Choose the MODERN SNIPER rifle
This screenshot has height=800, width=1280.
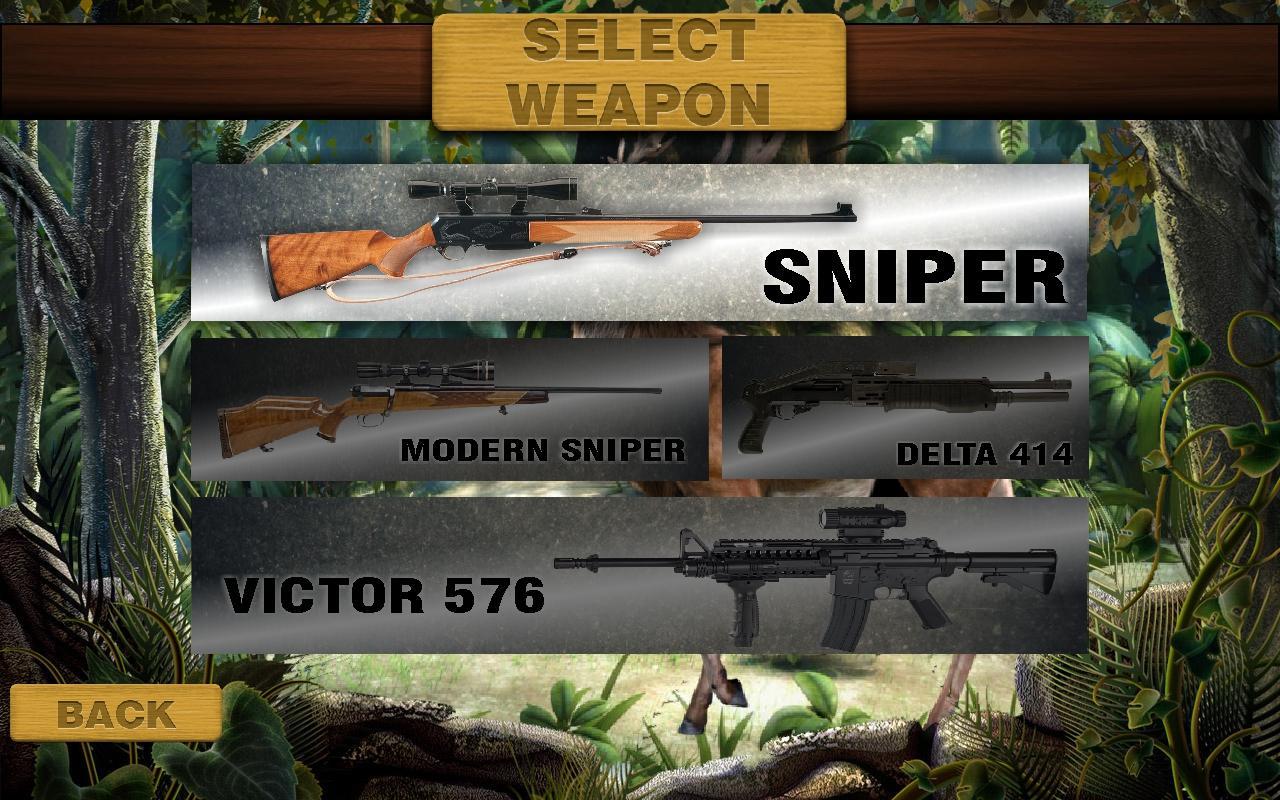450,410
